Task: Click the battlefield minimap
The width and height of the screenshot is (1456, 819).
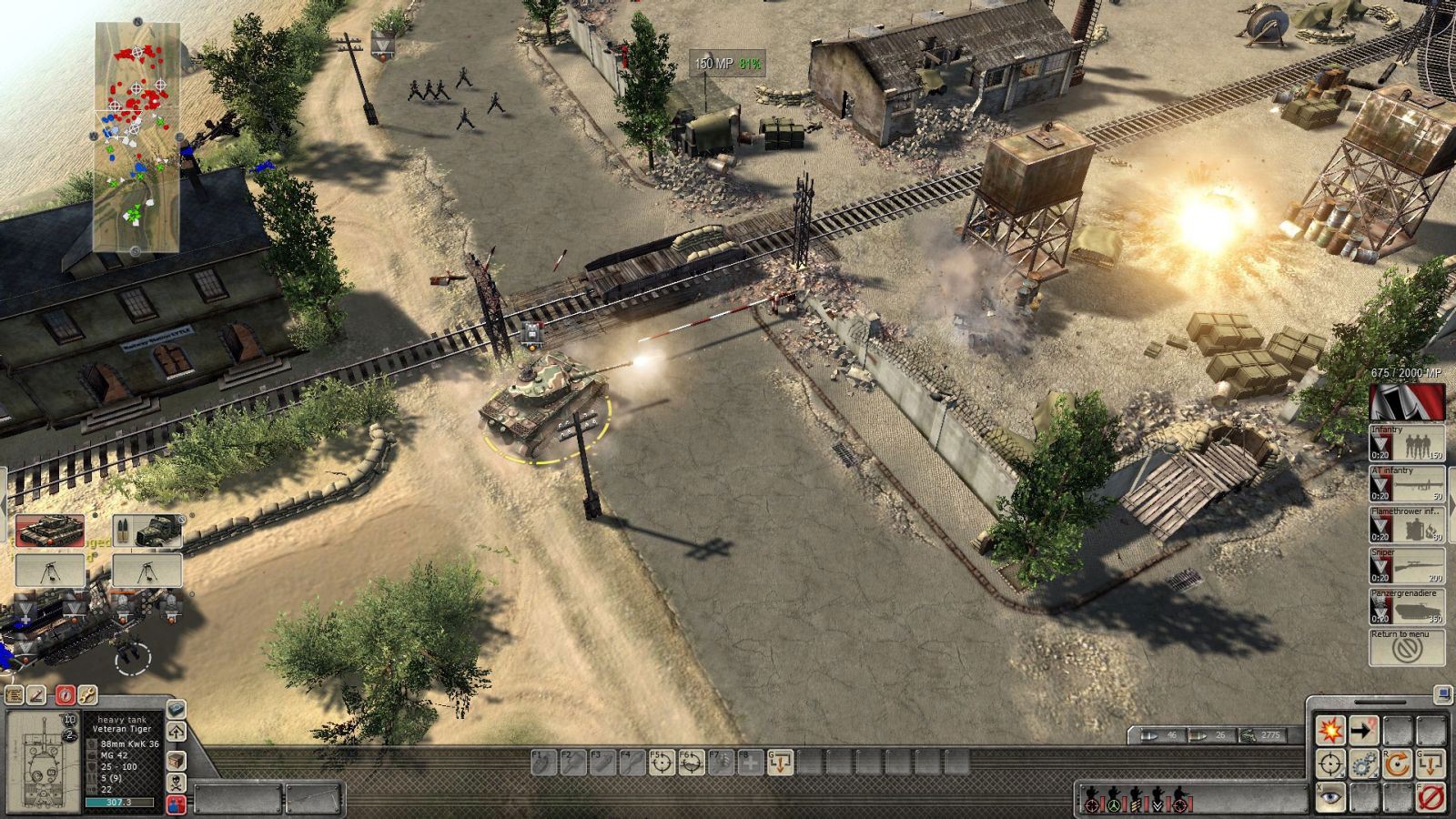Action: click(x=137, y=136)
